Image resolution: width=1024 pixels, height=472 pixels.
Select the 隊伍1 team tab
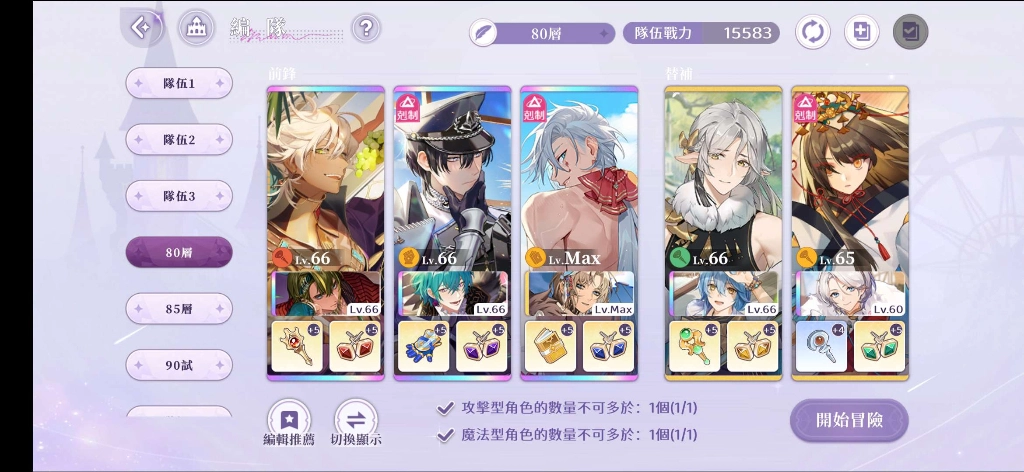click(179, 83)
